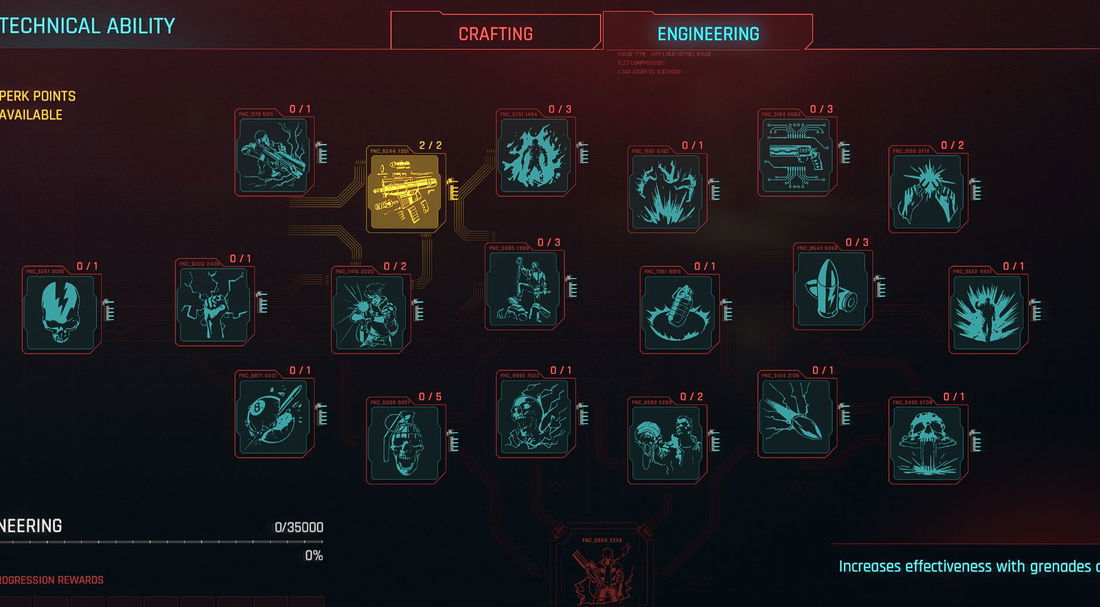Viewport: 1100px width, 607px height.
Task: Select the skull mushroom cloud perk
Action: pos(929,441)
